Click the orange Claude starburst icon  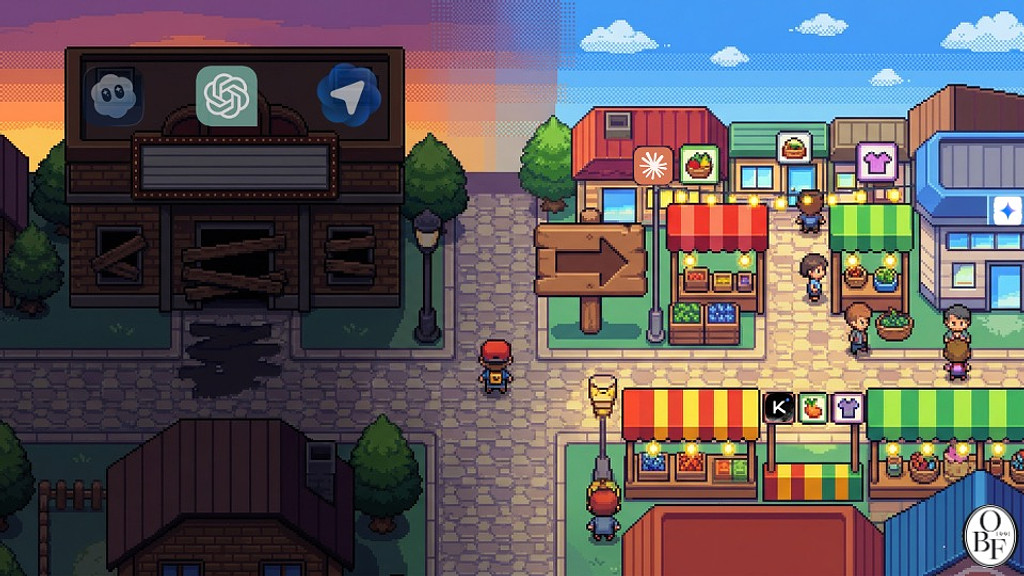click(x=654, y=165)
